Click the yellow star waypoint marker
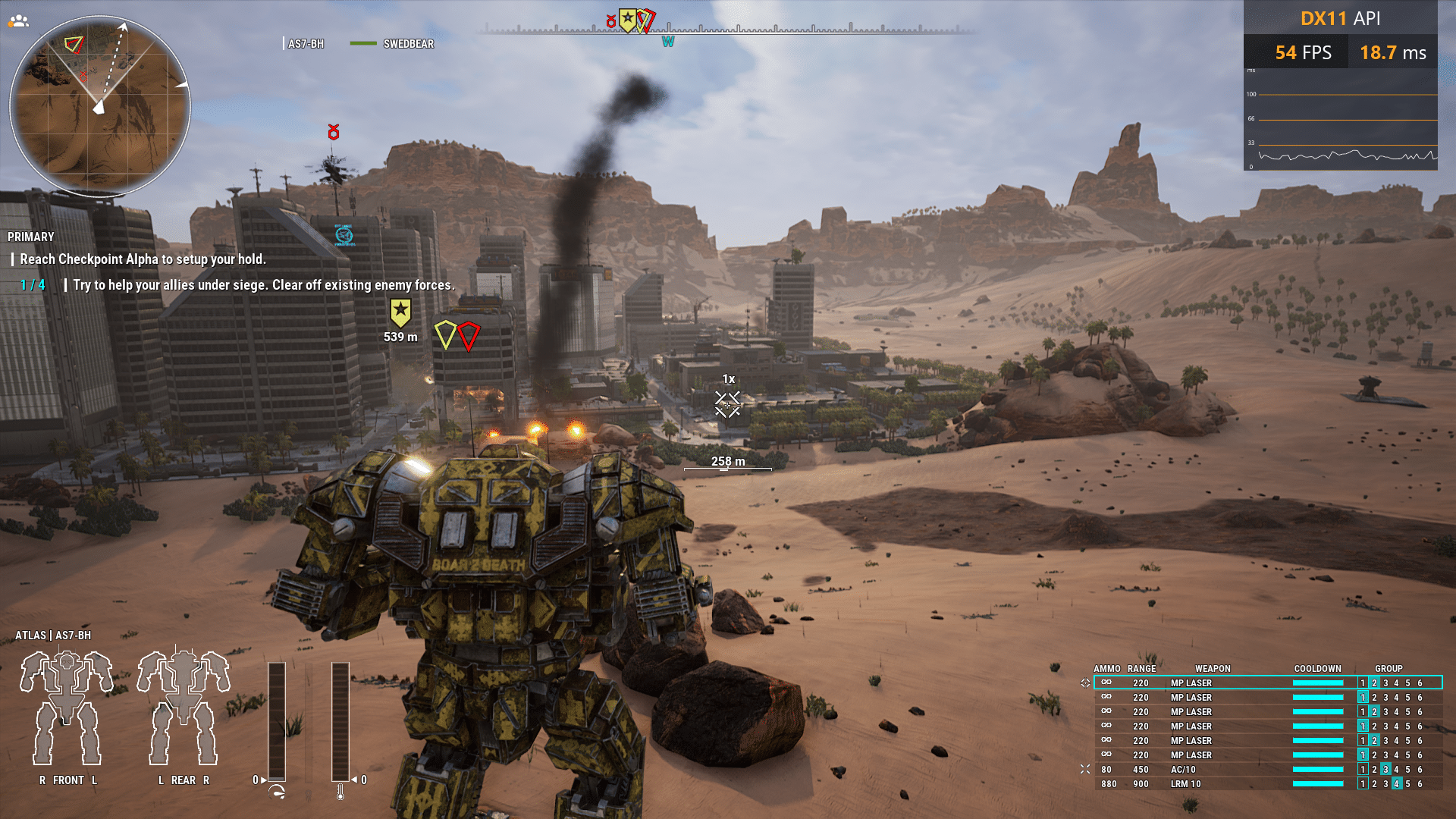Image resolution: width=1456 pixels, height=819 pixels. tap(400, 312)
